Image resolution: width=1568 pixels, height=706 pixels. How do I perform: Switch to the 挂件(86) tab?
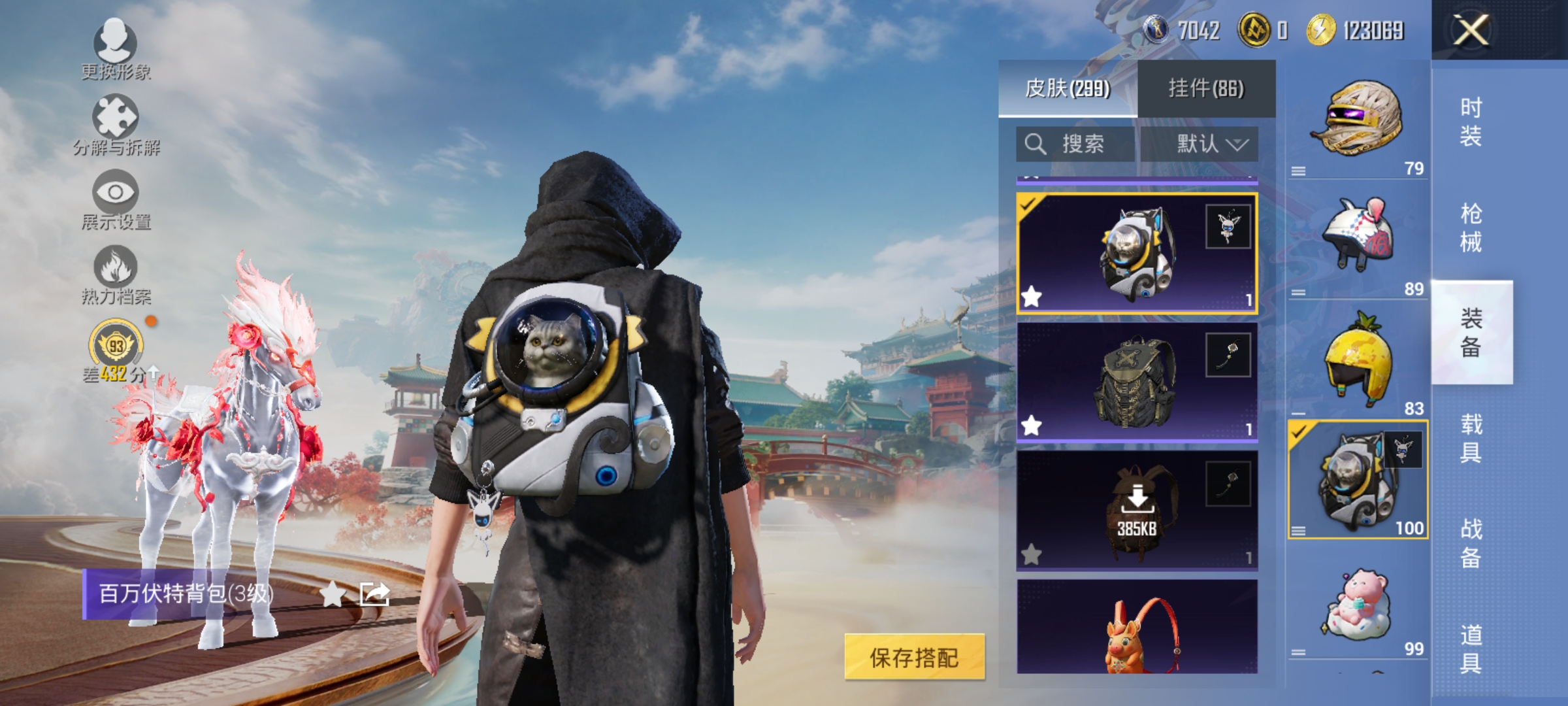pos(1204,88)
